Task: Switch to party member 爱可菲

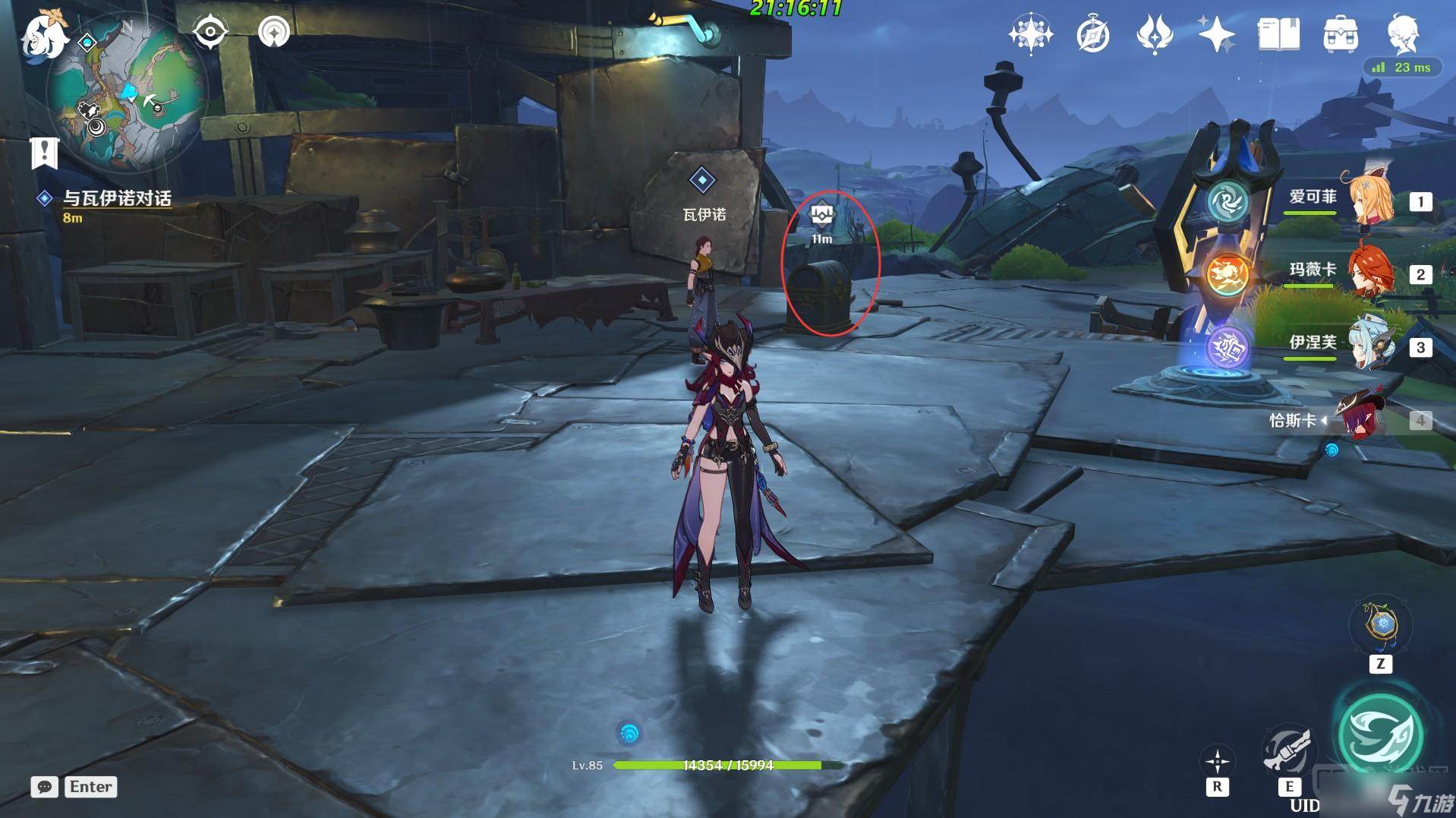Action: [1369, 200]
